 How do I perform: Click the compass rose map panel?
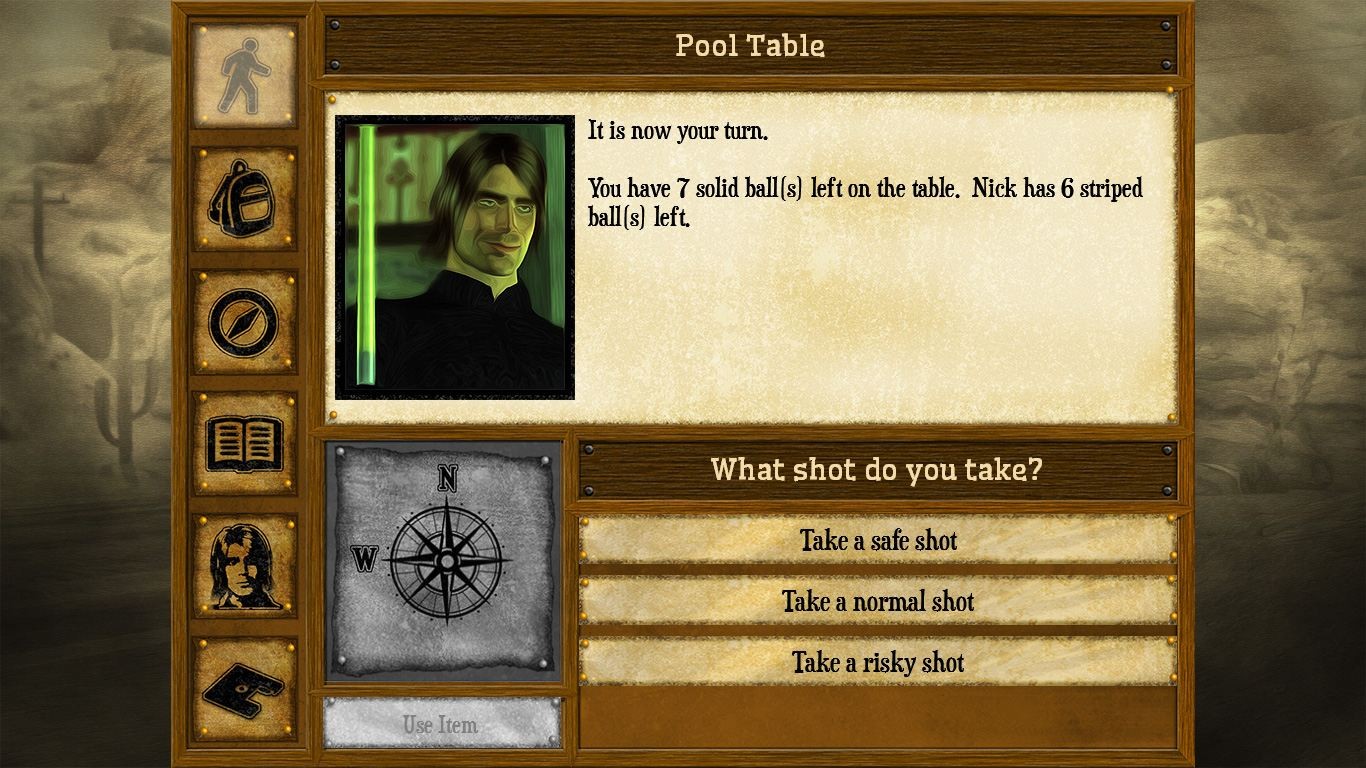pos(445,561)
